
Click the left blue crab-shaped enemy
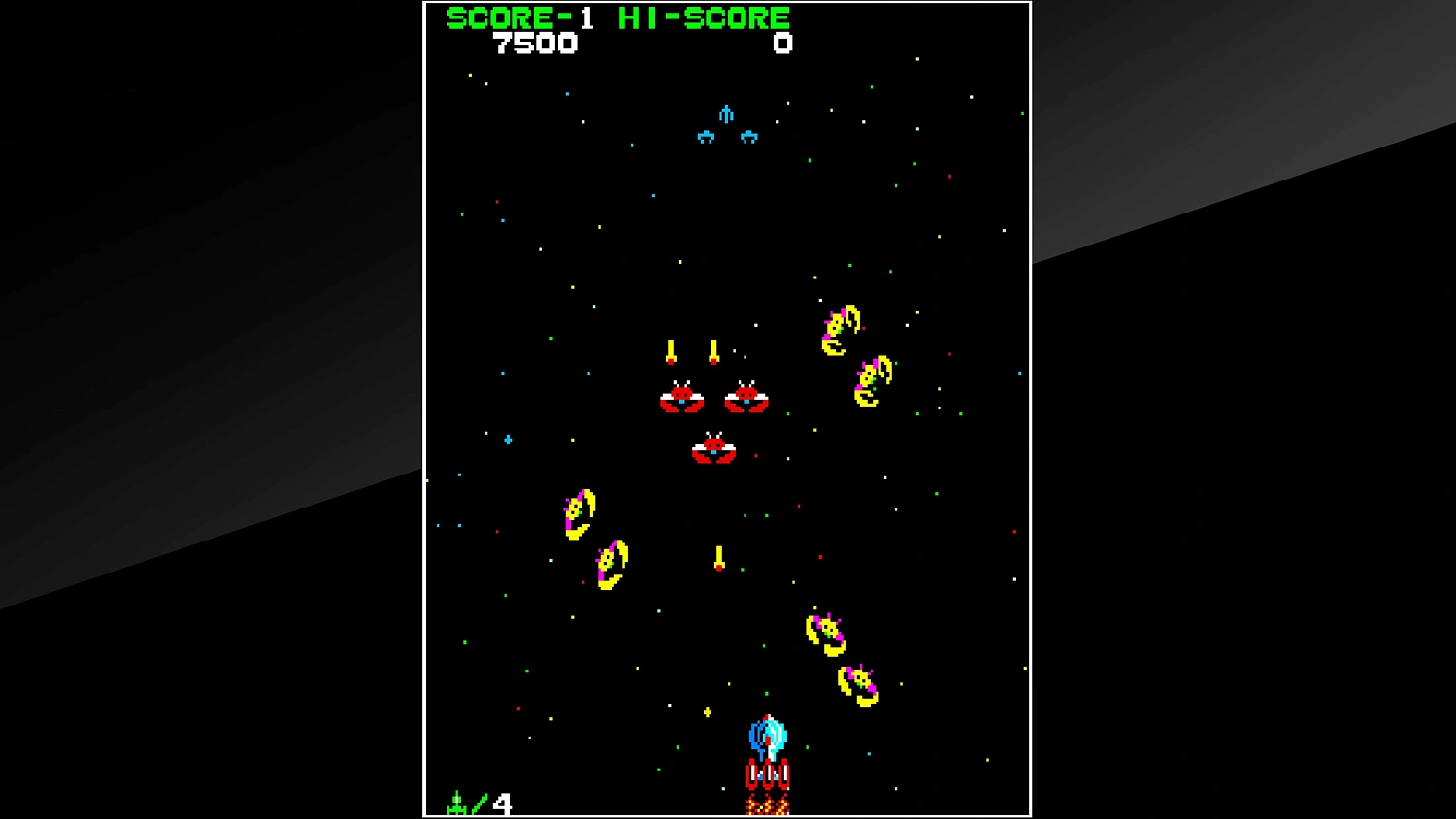[x=706, y=135]
